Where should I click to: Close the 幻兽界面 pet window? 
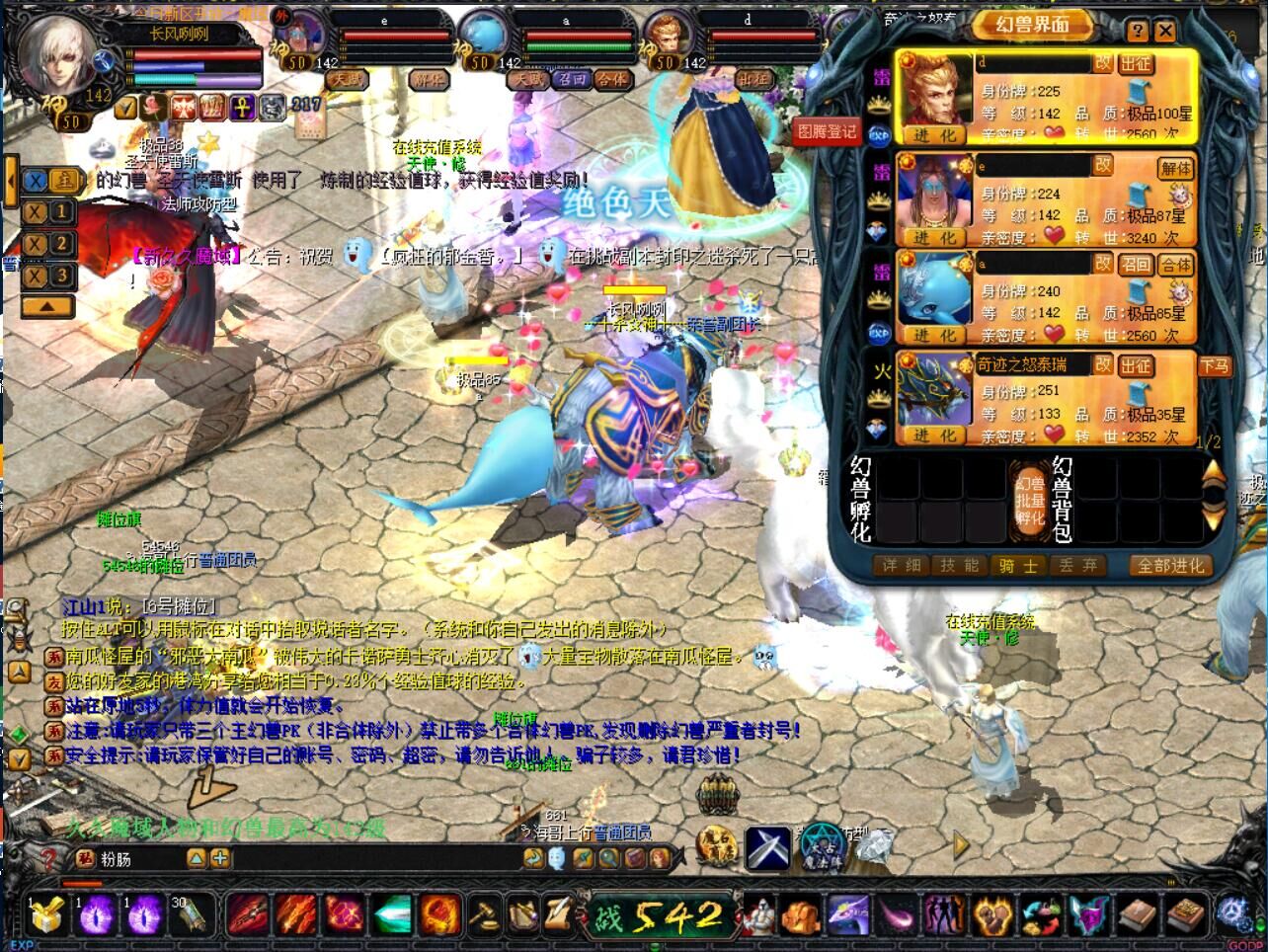pyautogui.click(x=1165, y=31)
